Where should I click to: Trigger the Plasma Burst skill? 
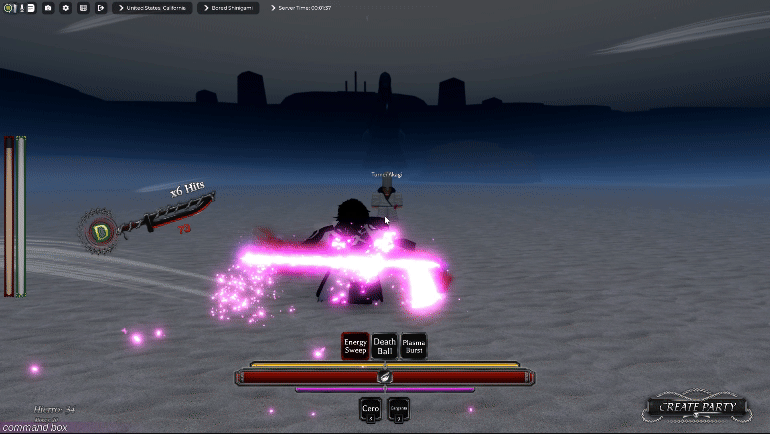[x=413, y=346]
